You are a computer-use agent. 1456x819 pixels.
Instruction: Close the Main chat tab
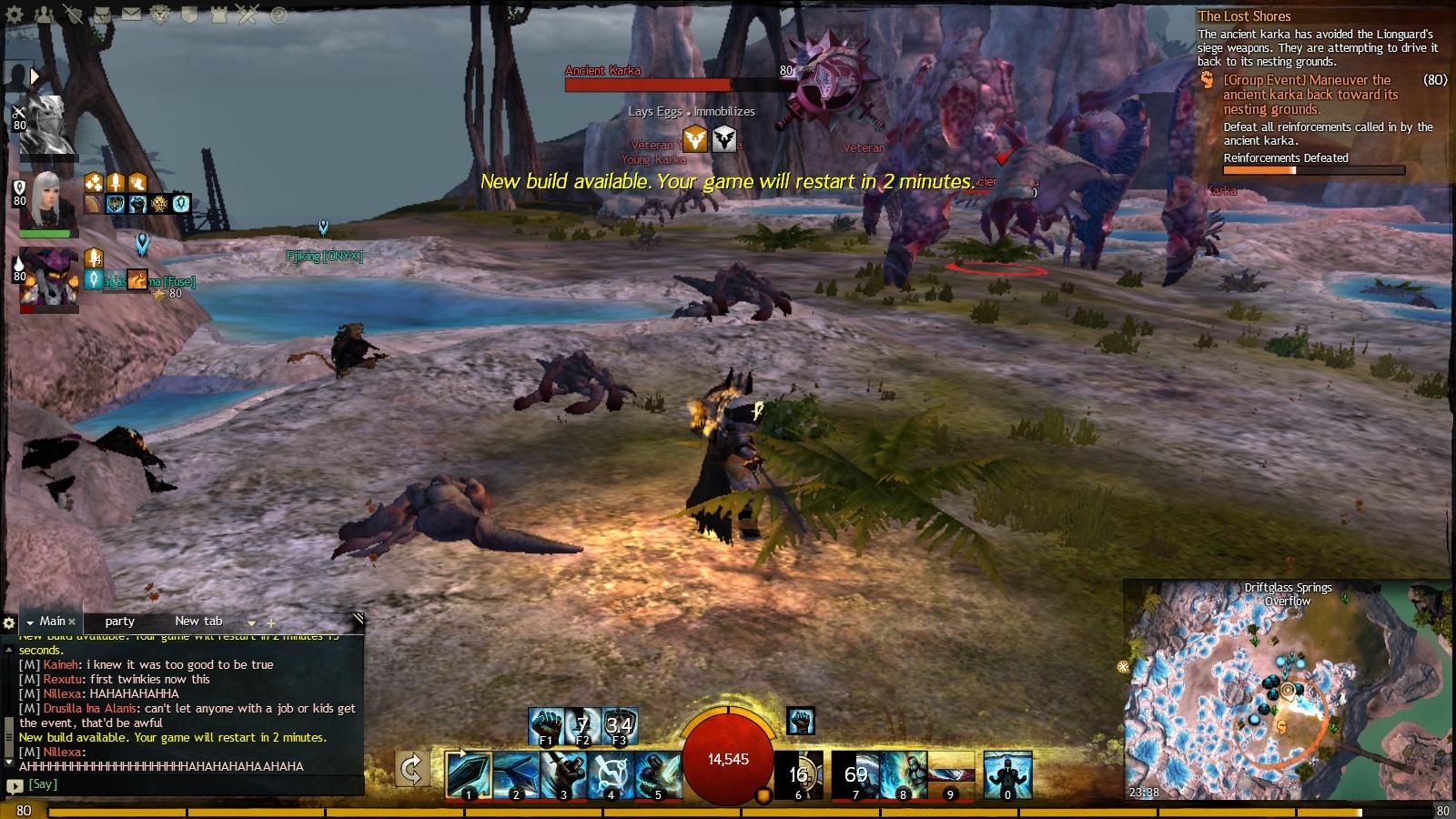pos(72,622)
